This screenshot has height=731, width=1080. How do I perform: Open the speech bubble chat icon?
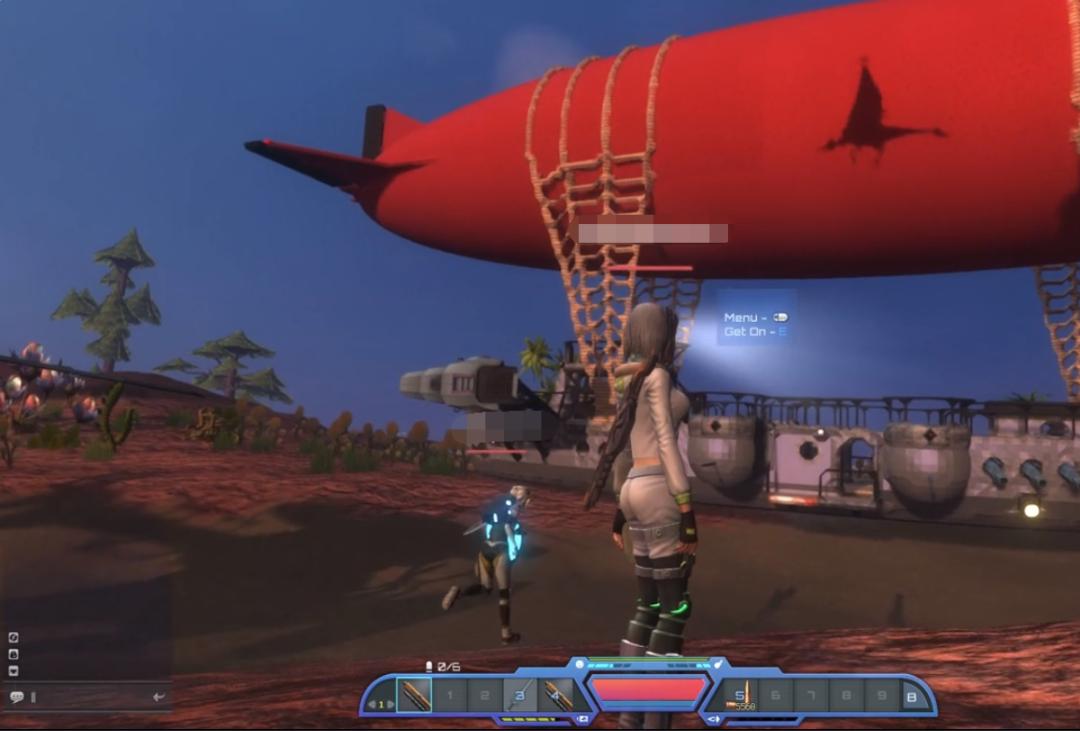(16, 697)
